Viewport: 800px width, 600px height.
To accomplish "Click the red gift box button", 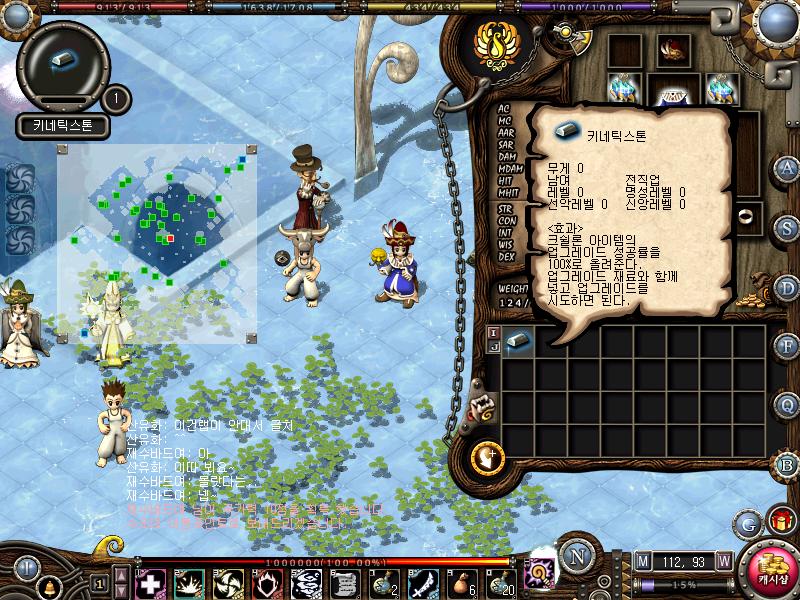I will tap(780, 520).
